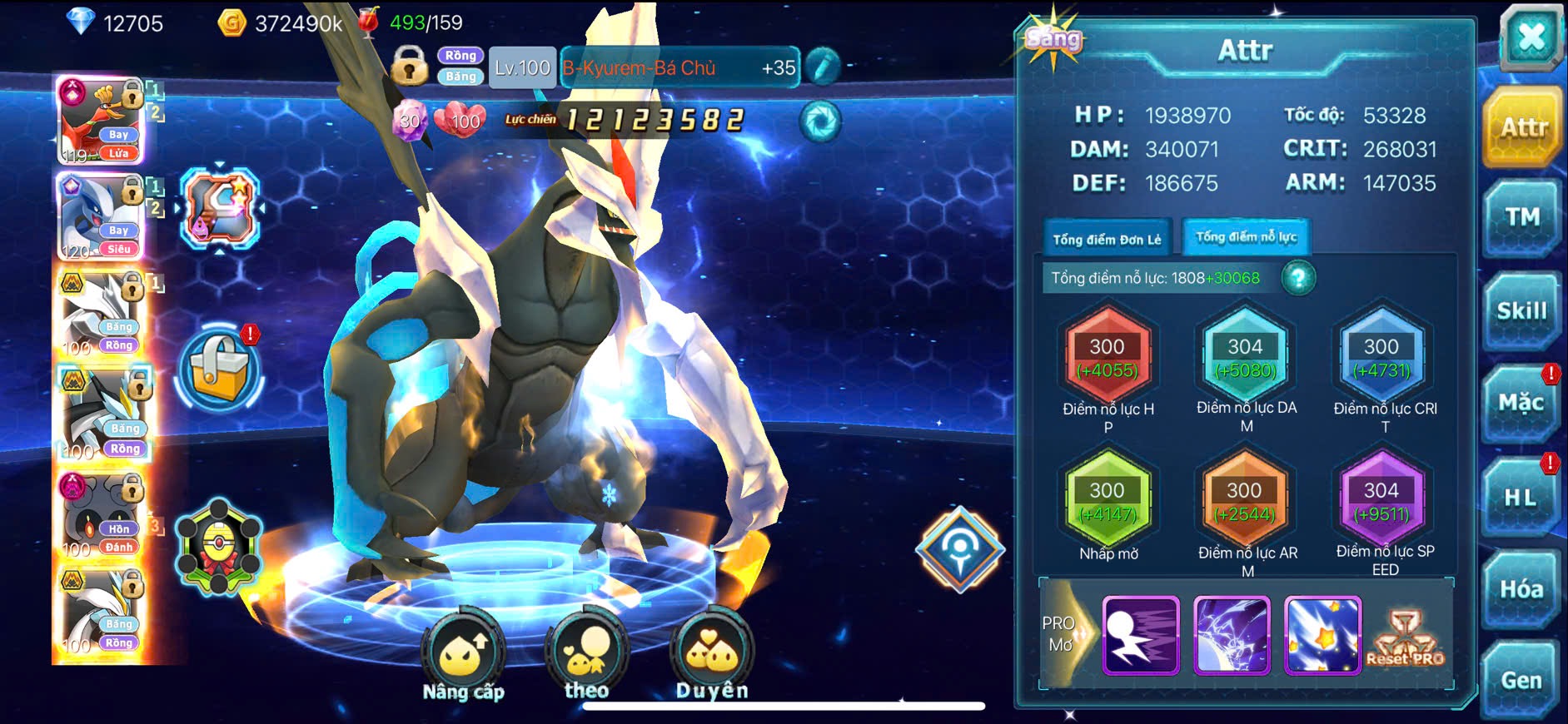Open the Duyên bond button
Image resolution: width=1568 pixels, height=724 pixels.
point(712,656)
